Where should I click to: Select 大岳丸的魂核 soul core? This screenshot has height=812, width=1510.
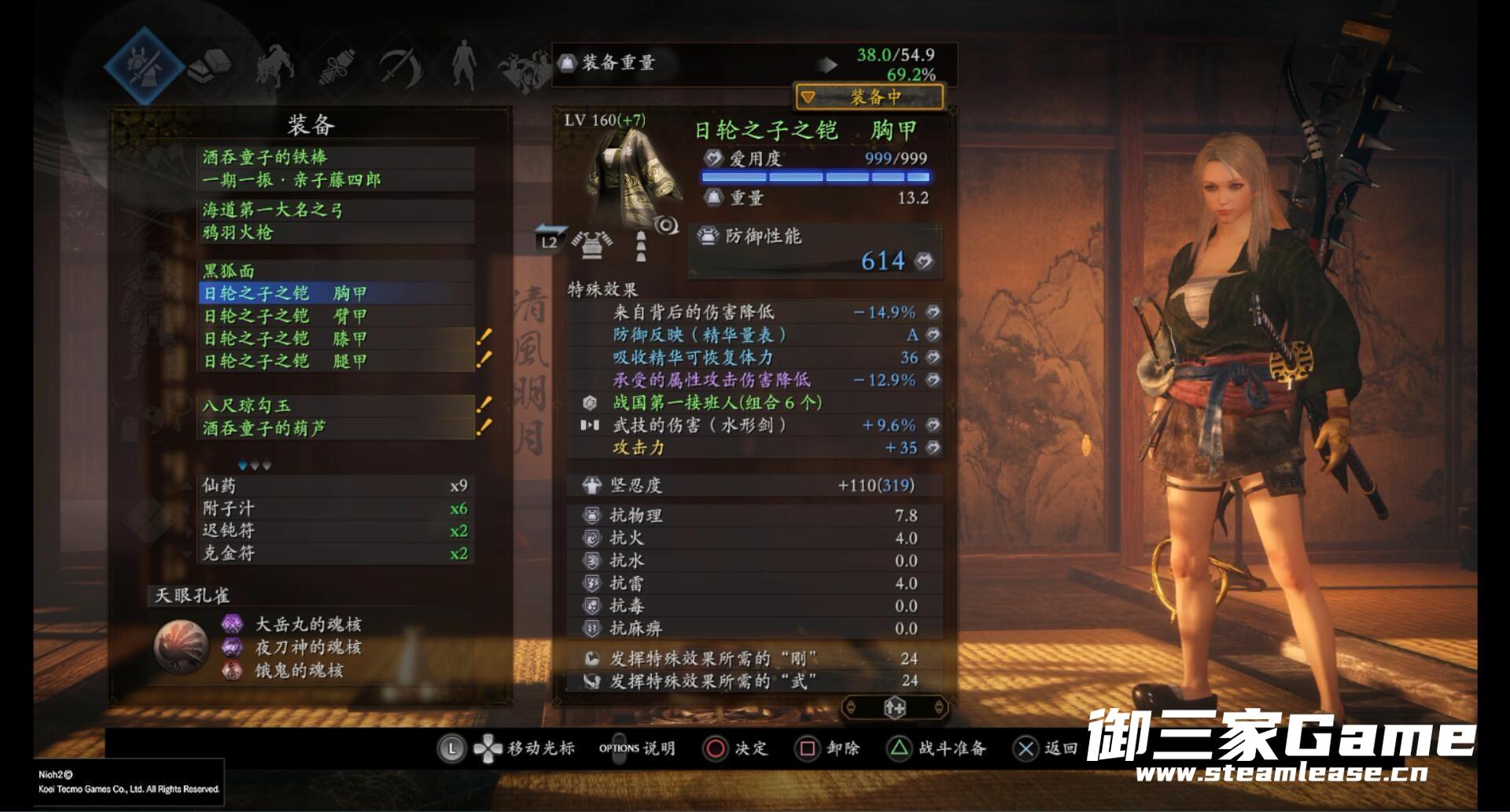[308, 625]
